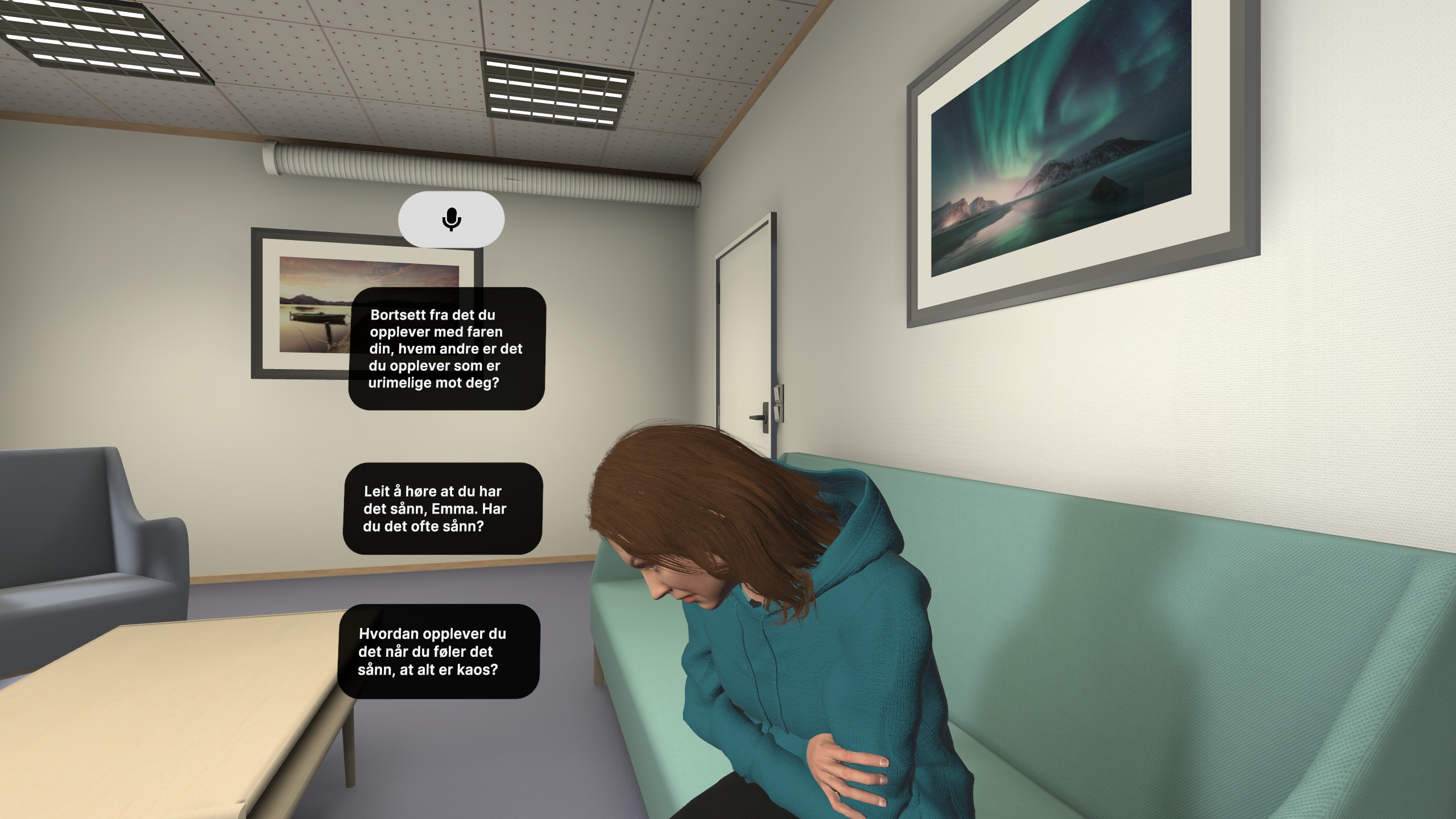The height and width of the screenshot is (819, 1456).
Task: Activate the microphone button
Action: coord(451,220)
